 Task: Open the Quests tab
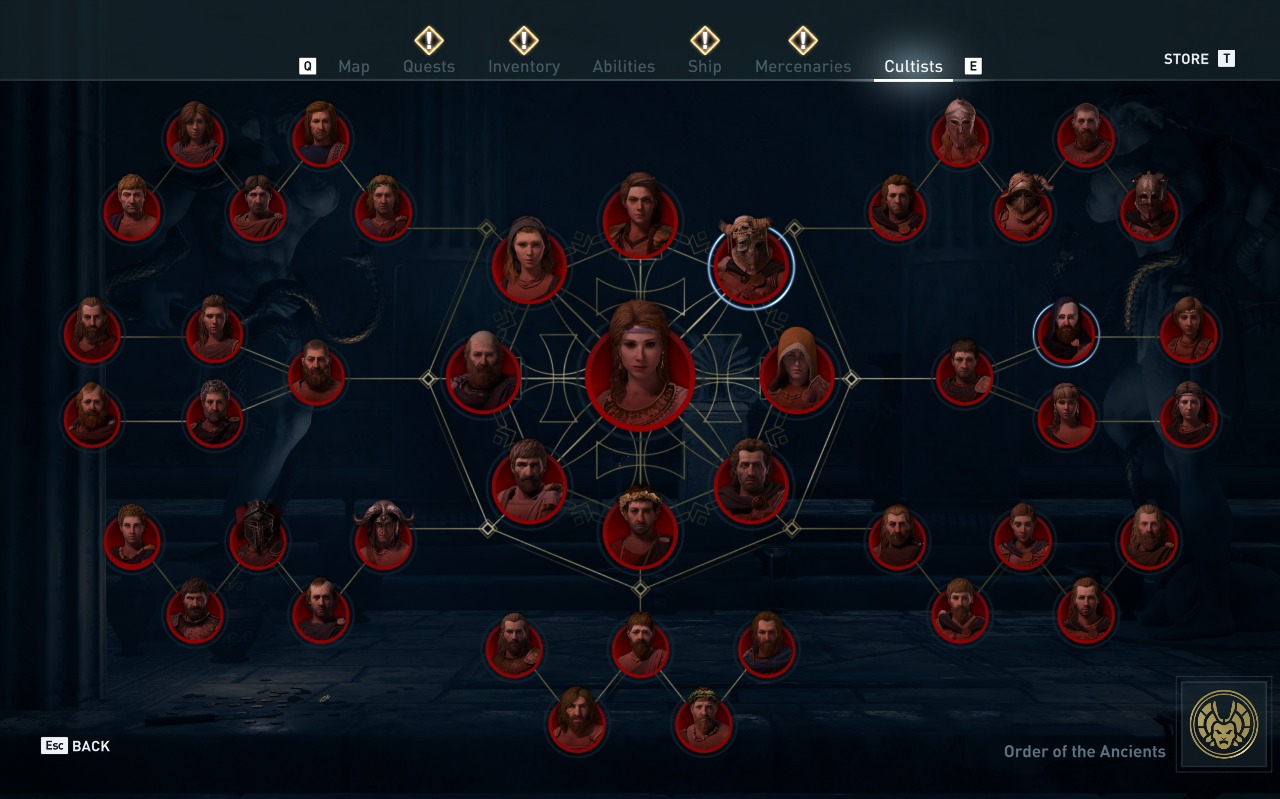[x=428, y=66]
